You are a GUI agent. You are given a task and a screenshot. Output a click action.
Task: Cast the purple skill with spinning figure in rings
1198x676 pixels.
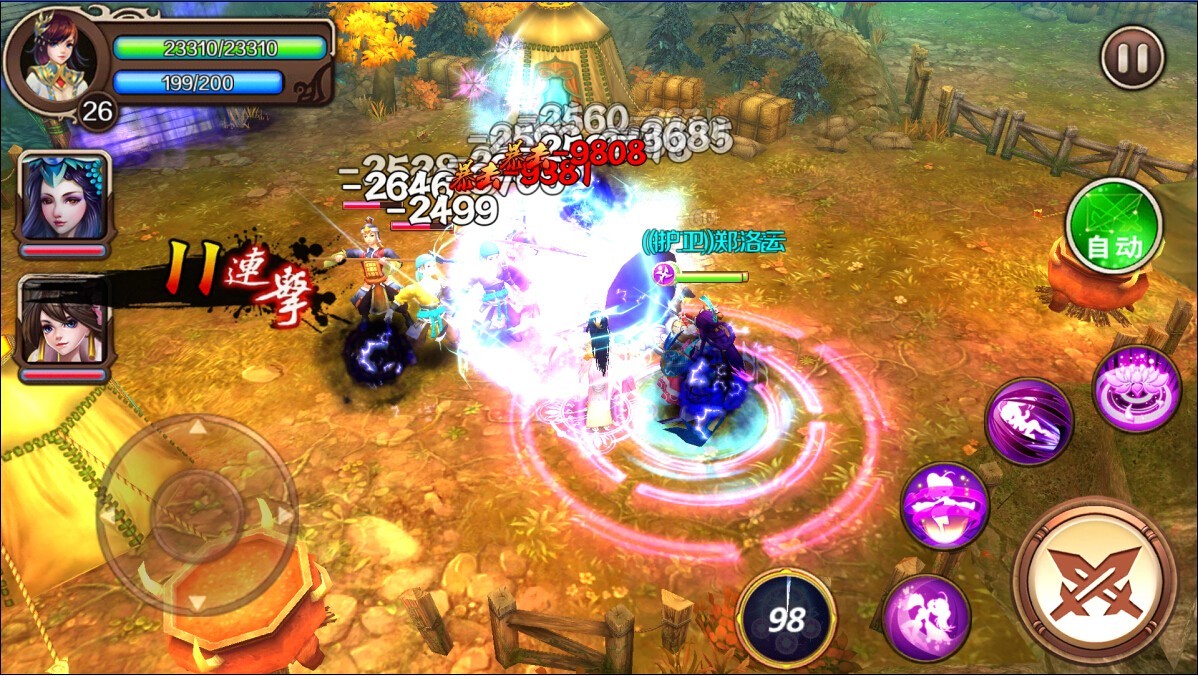(945, 505)
